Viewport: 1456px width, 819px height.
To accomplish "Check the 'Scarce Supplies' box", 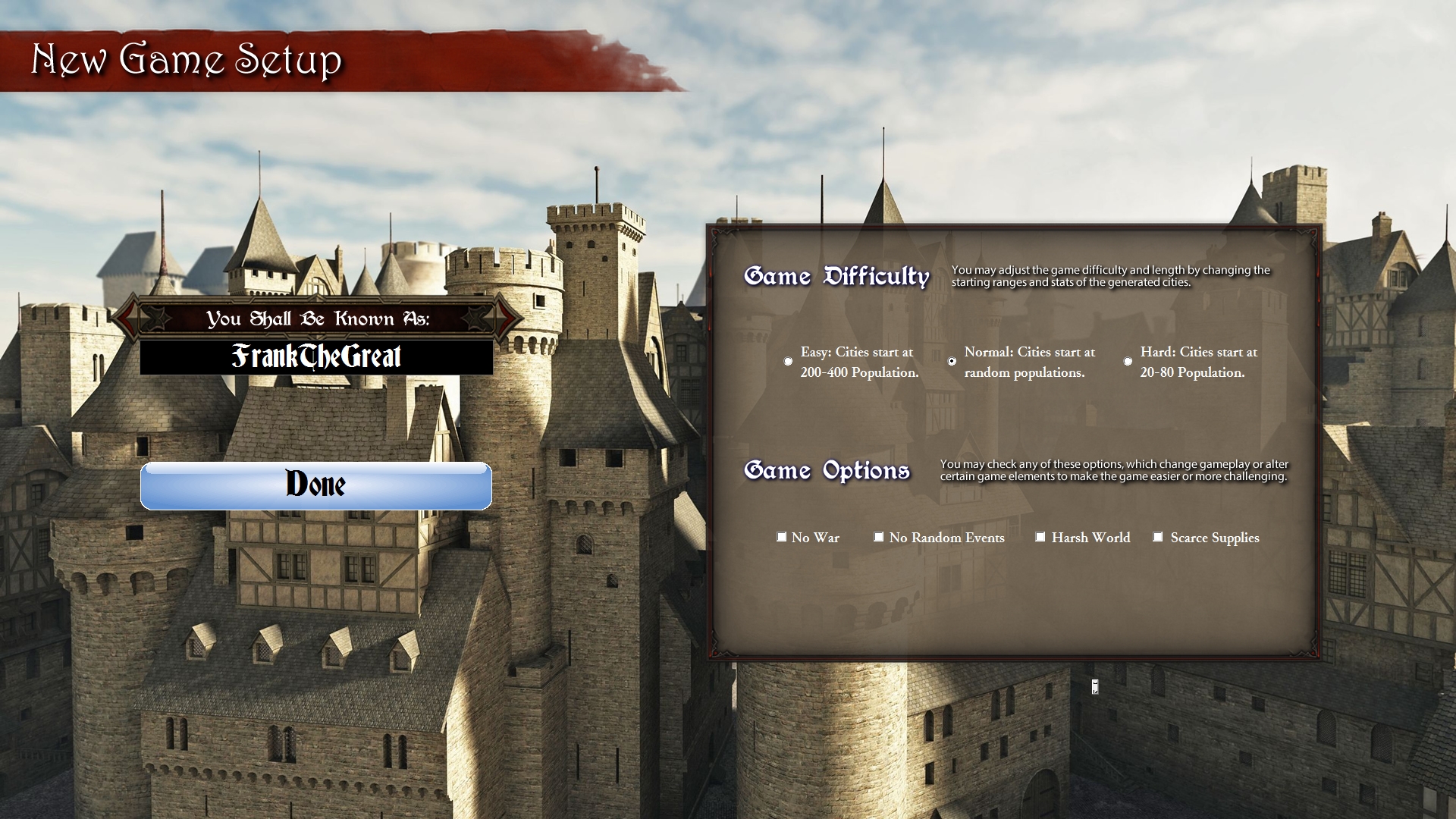I will (x=1158, y=537).
